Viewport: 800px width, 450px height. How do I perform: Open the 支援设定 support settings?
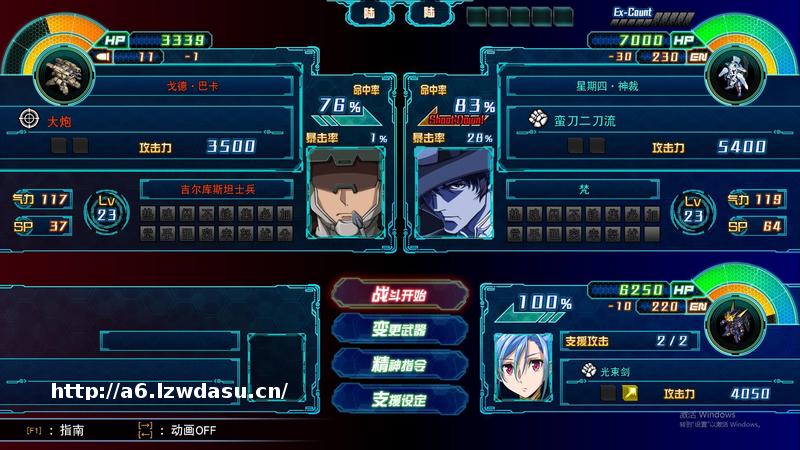click(400, 398)
